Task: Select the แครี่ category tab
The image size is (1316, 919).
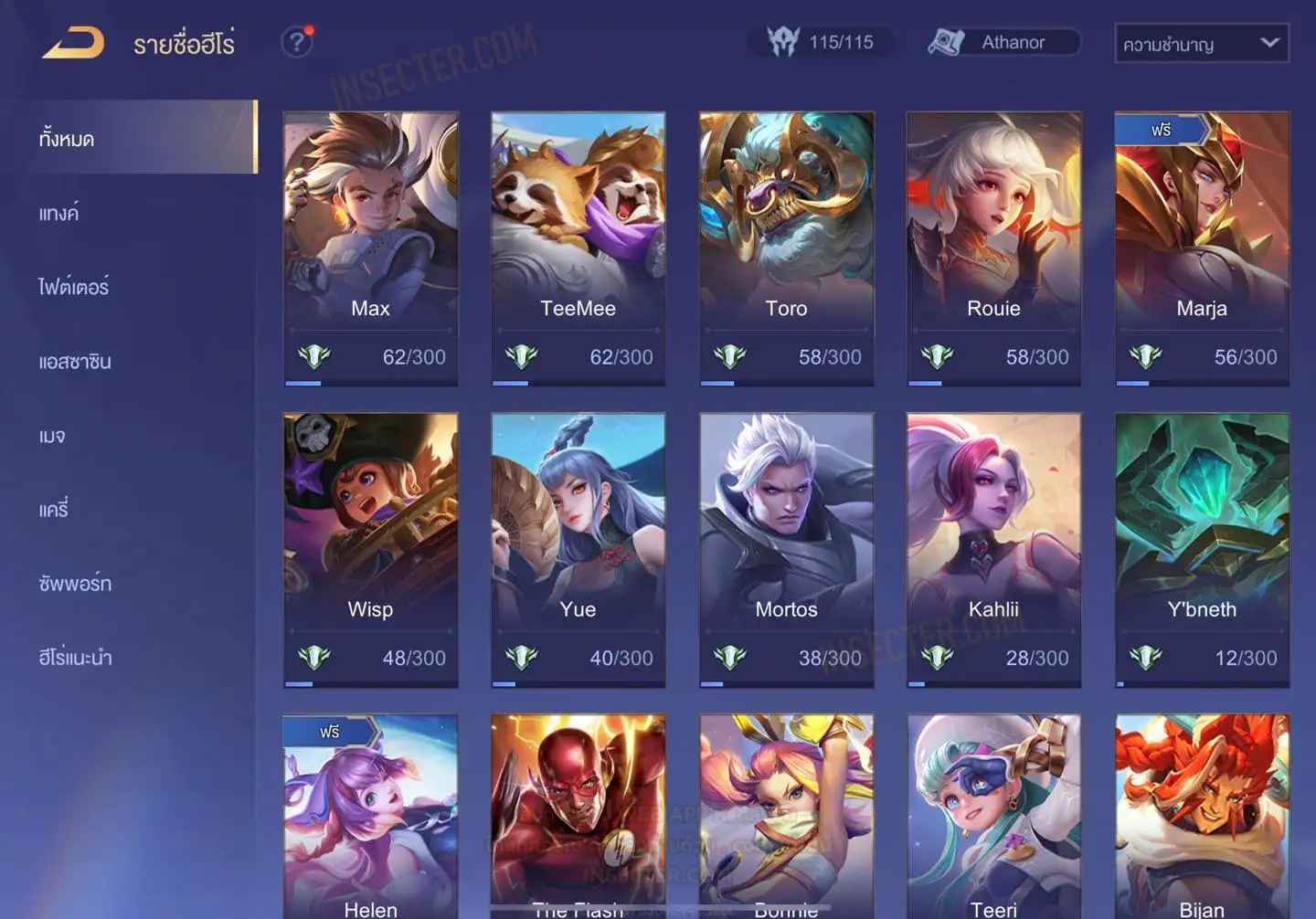Action: tap(54, 510)
